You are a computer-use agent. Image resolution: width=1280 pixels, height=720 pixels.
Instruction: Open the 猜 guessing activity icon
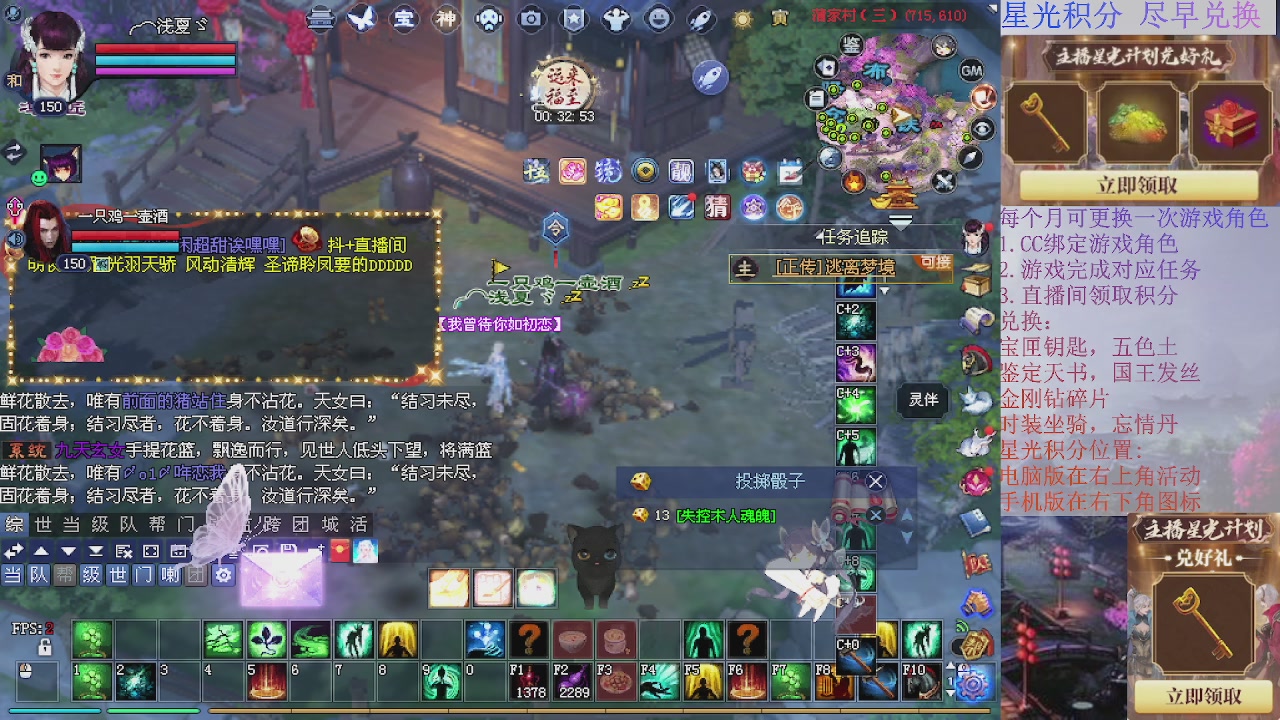coord(718,207)
